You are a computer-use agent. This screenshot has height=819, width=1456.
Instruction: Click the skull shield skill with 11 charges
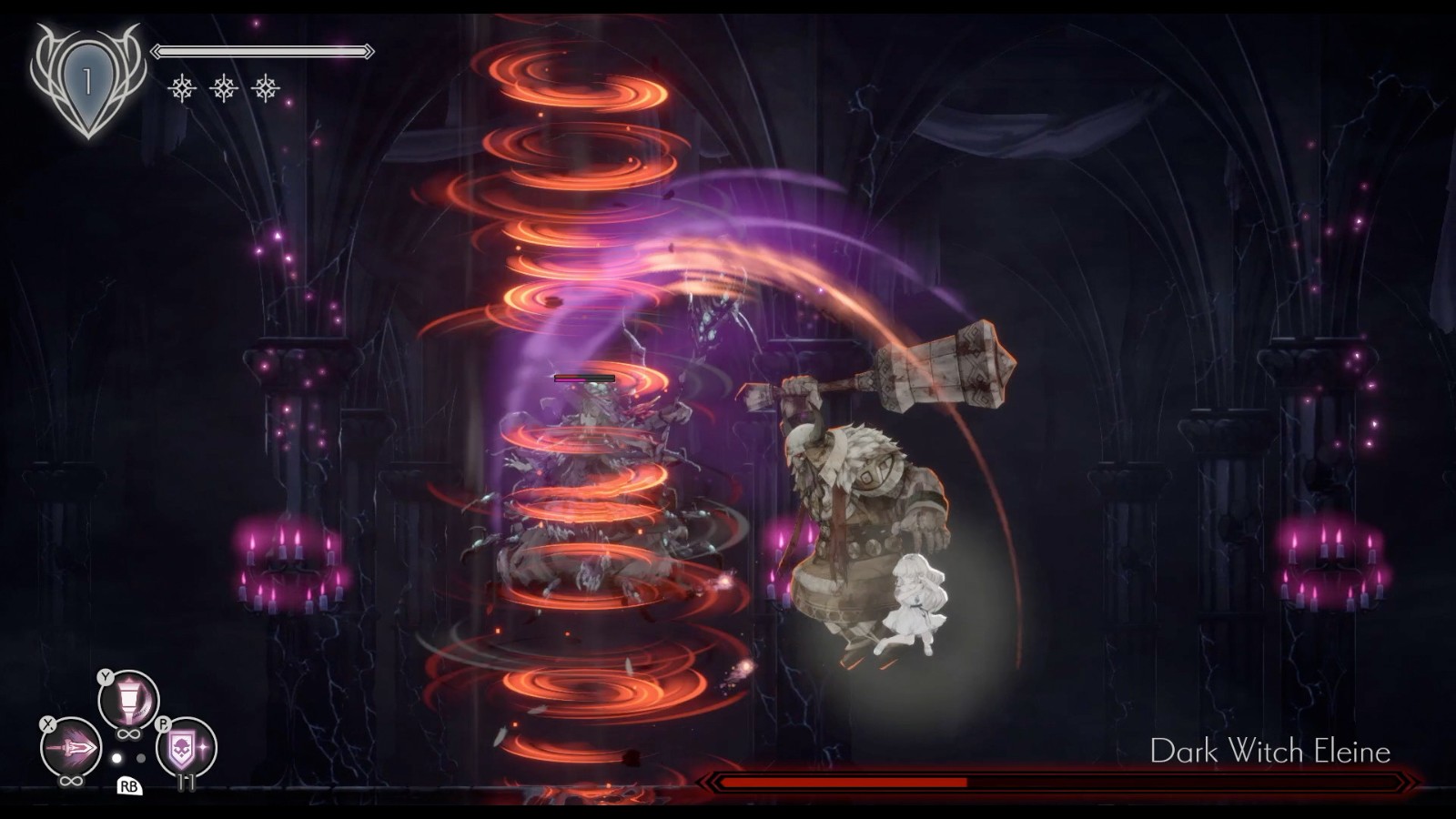click(183, 746)
